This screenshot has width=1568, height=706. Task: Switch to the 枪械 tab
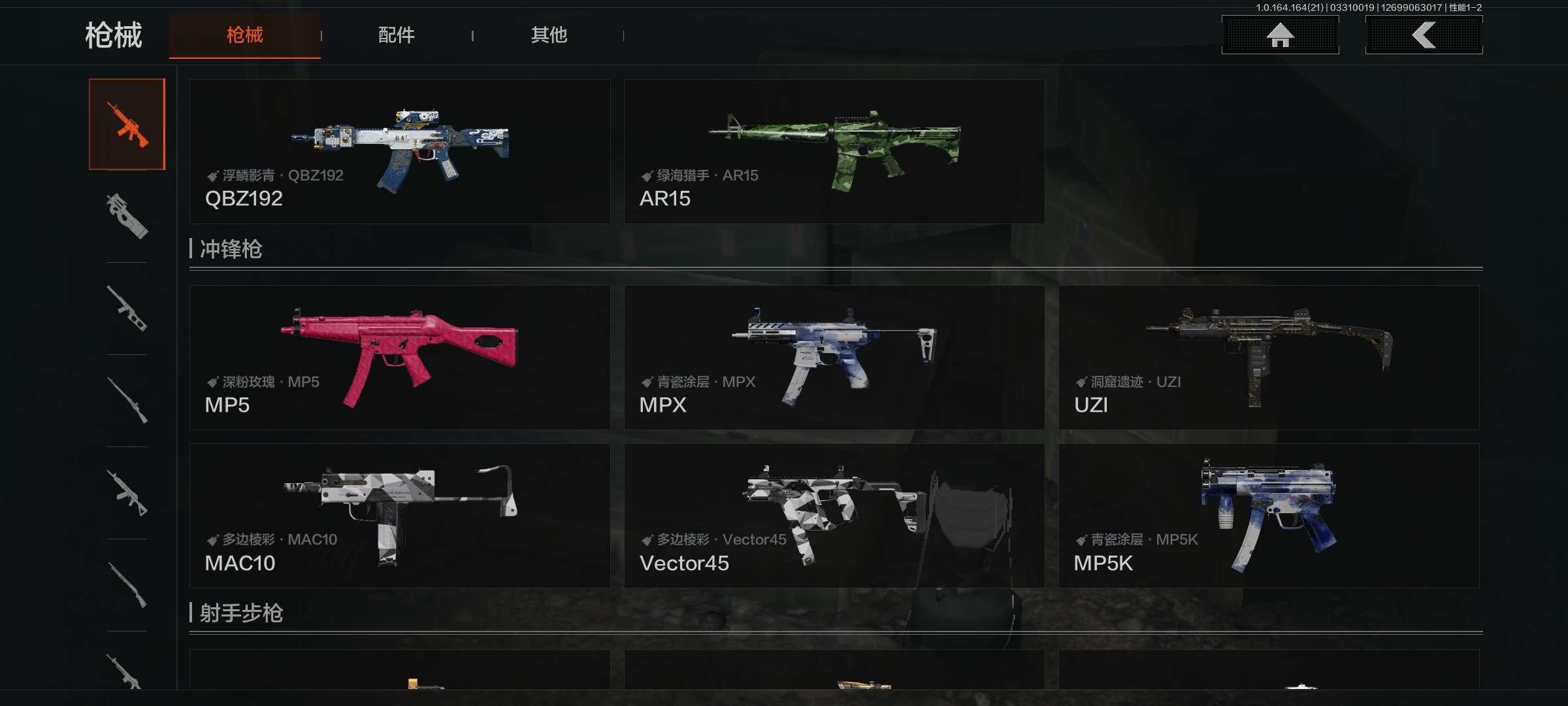[245, 35]
